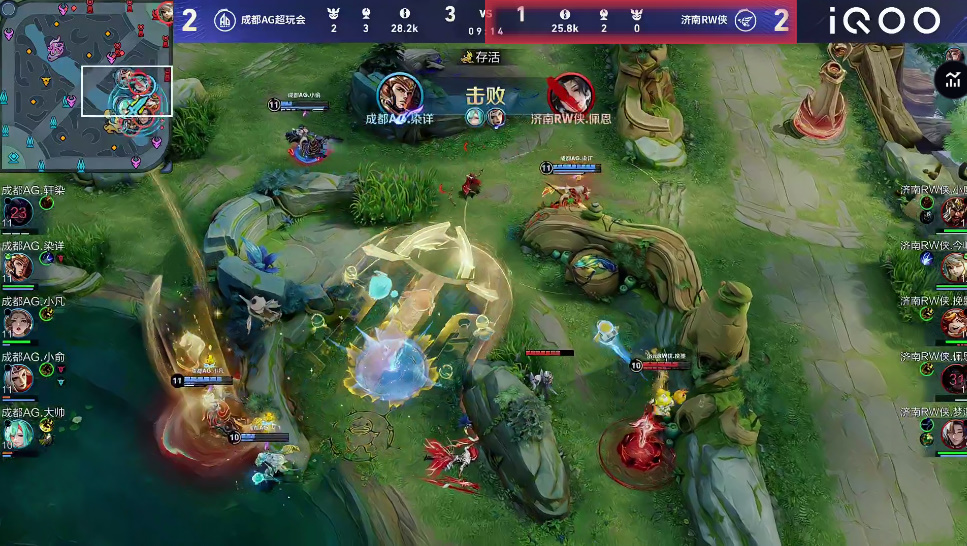View 成都AG.小俞 player portrait
This screenshot has width=967, height=546.
tap(18, 378)
